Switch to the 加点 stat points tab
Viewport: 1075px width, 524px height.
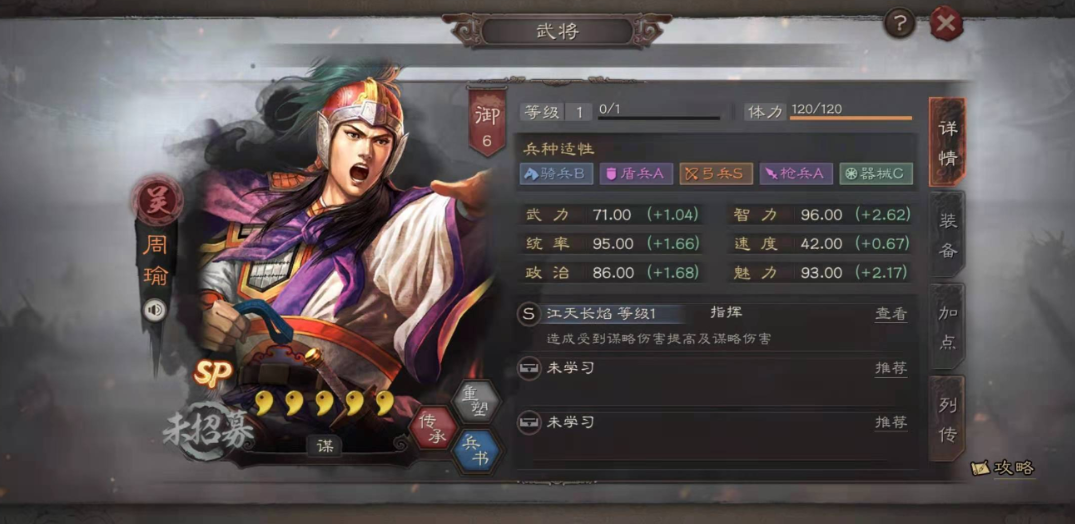click(x=946, y=327)
